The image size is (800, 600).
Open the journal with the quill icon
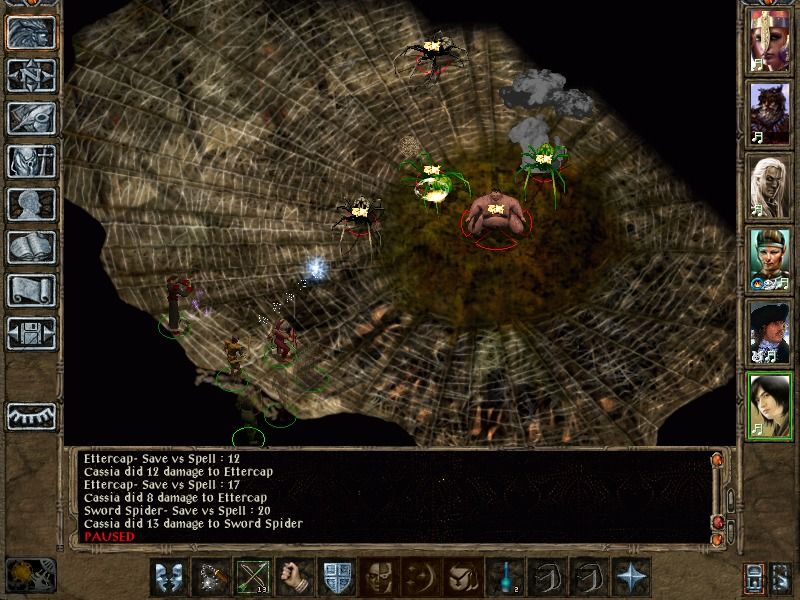pos(30,118)
